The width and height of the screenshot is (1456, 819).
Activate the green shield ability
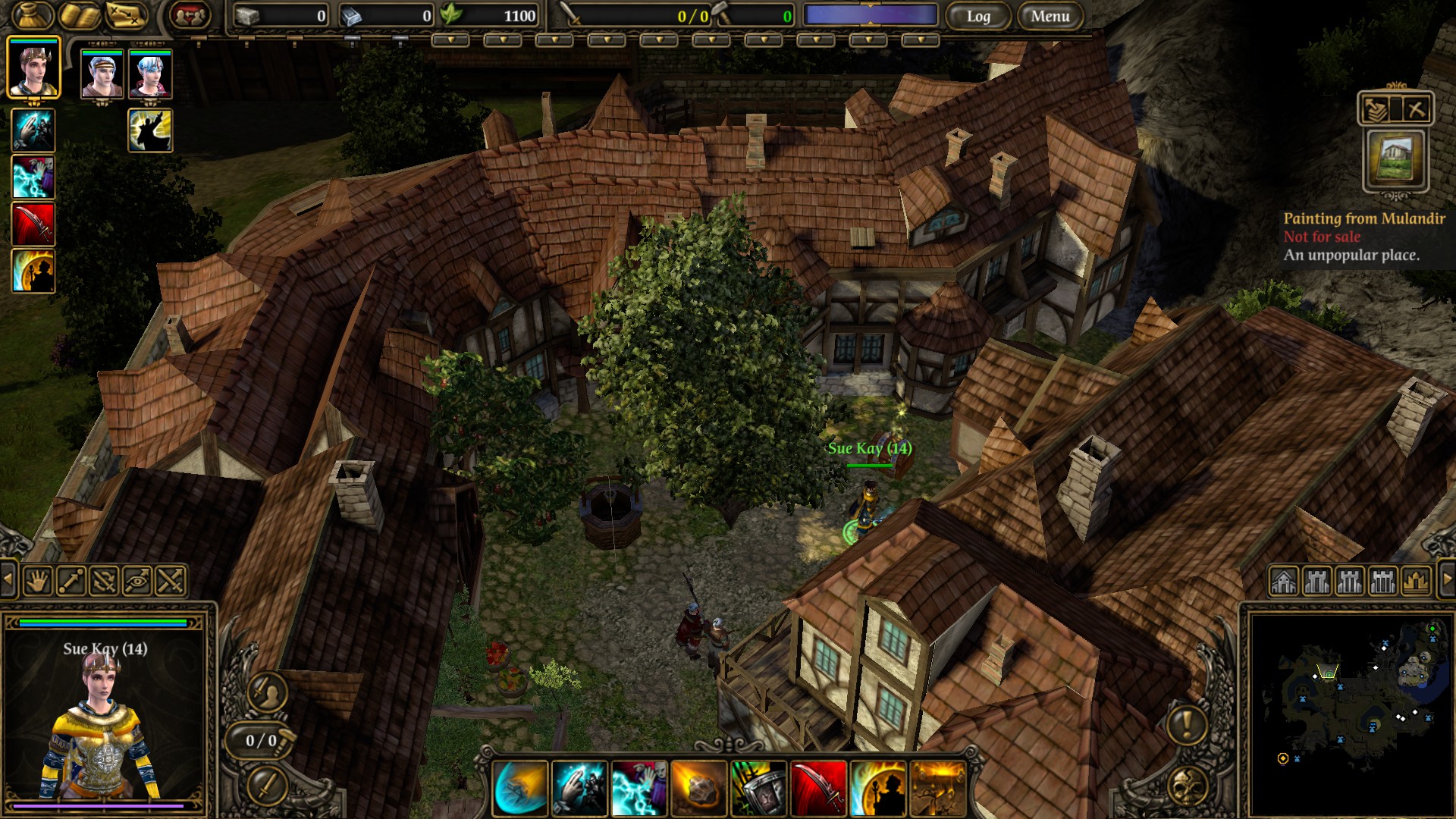click(758, 789)
